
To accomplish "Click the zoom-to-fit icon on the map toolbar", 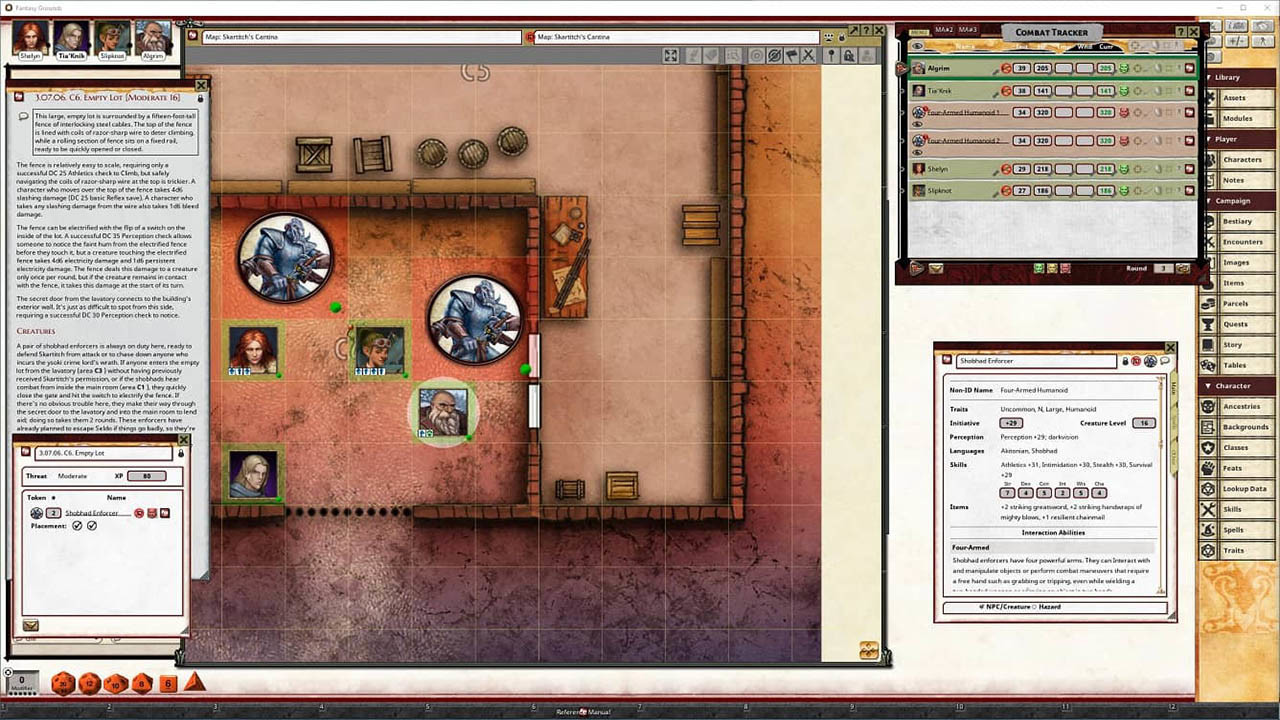I will (670, 56).
